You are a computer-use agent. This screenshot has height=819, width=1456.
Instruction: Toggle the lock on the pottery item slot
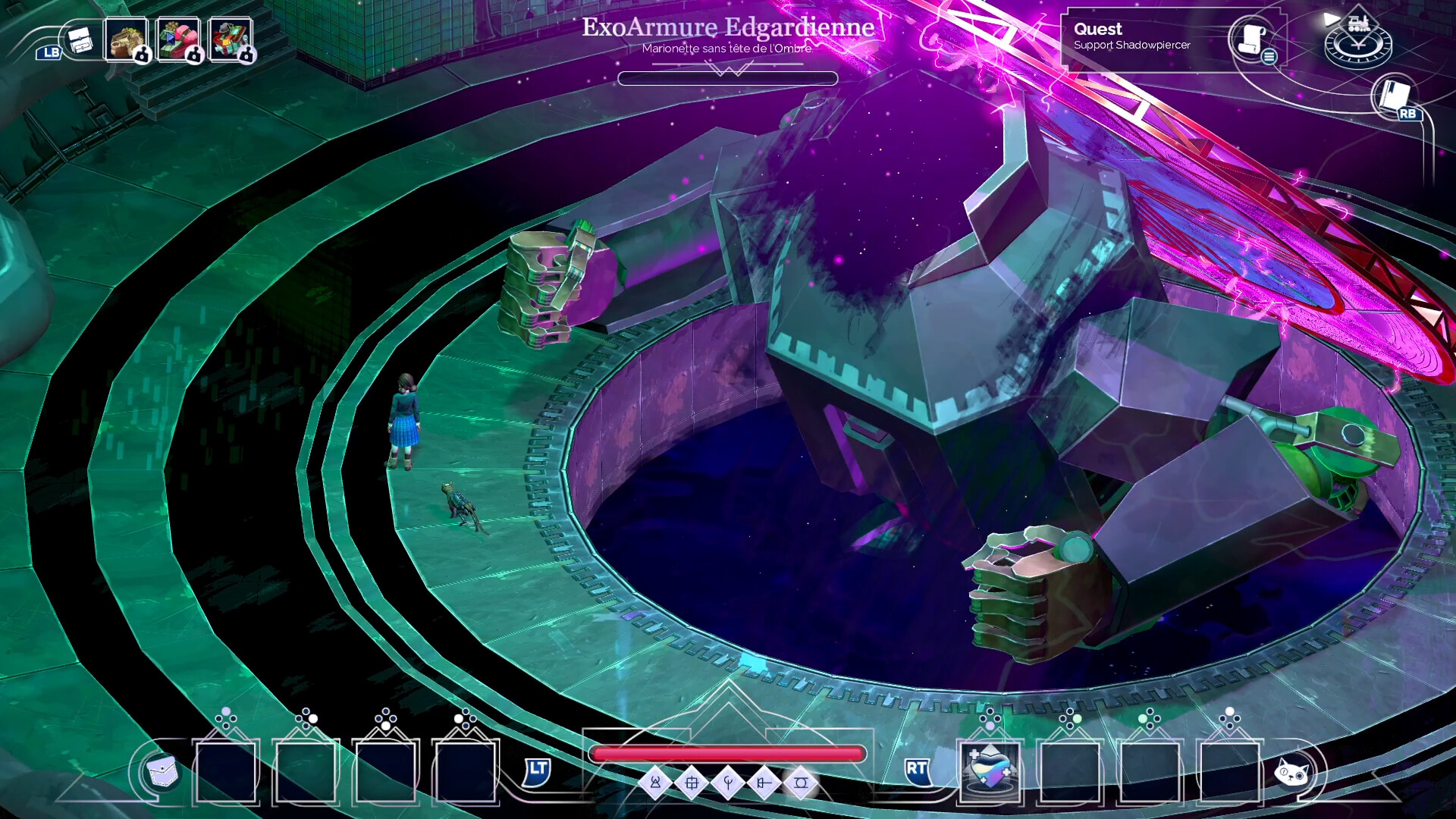[143, 55]
